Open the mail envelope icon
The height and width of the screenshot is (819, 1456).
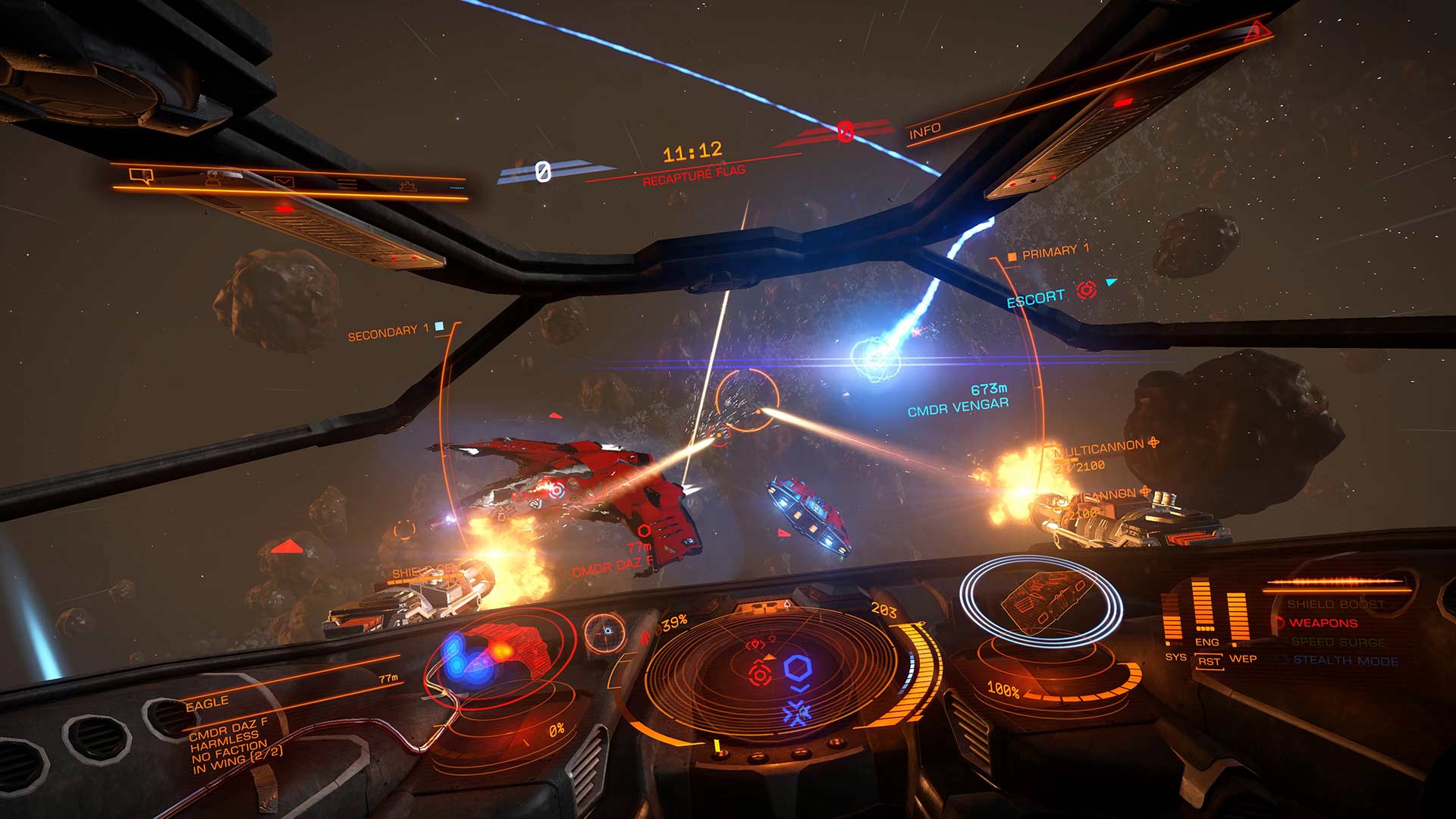point(284,182)
